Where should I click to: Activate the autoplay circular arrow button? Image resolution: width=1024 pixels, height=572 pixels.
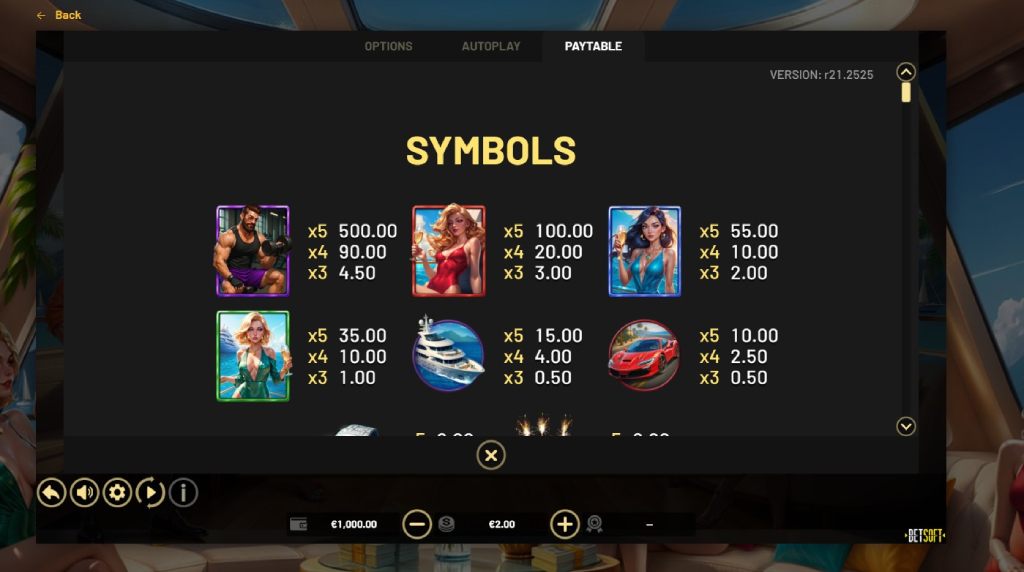(150, 492)
